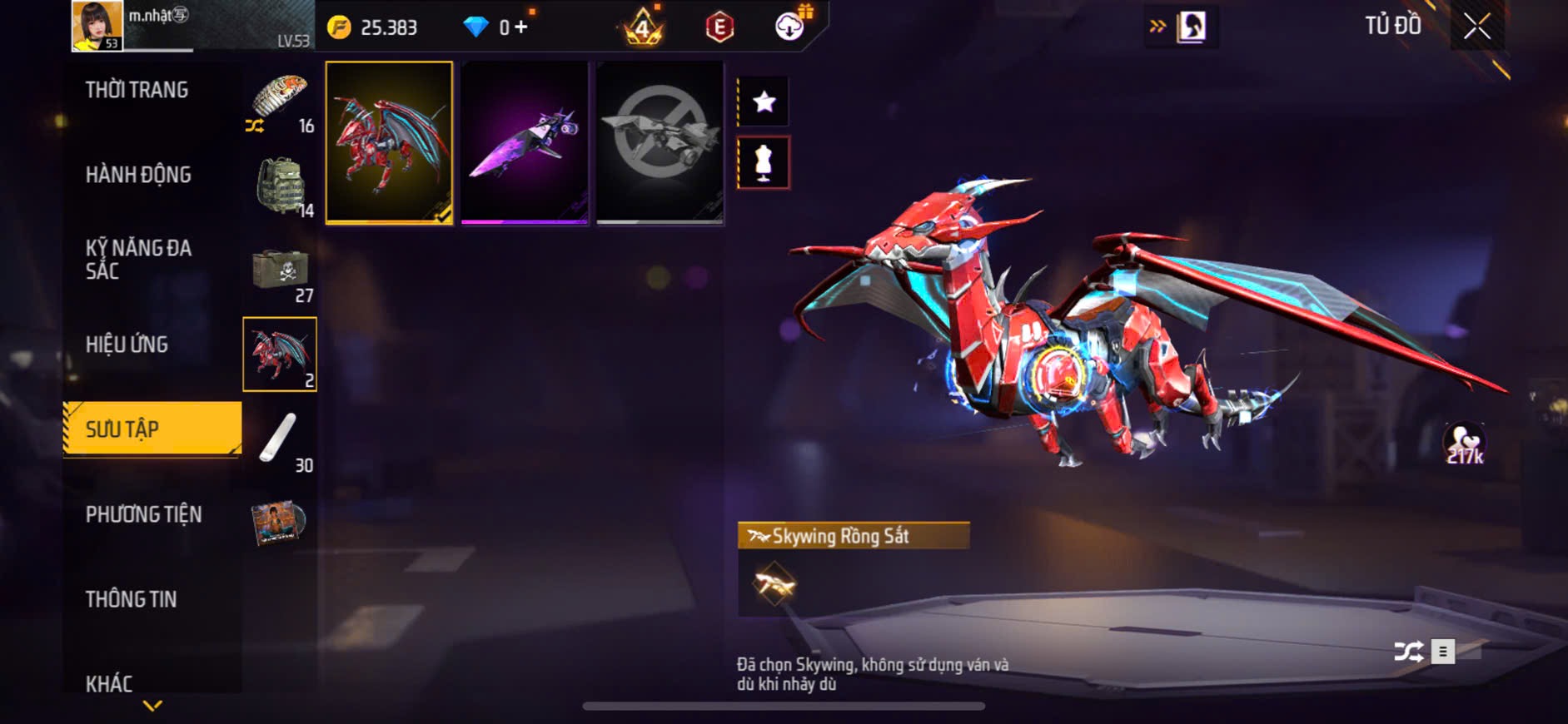
Task: Toggle the random shuffle button
Action: 1408,651
